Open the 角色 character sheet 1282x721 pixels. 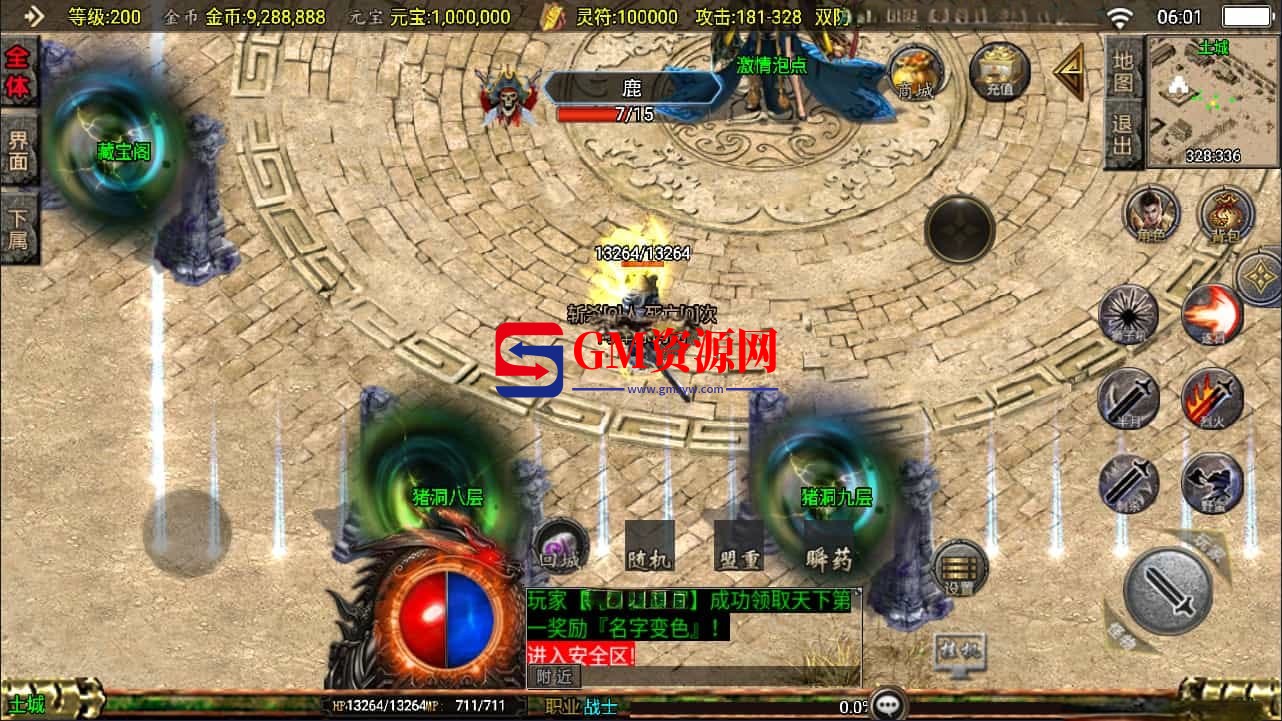tap(1150, 215)
